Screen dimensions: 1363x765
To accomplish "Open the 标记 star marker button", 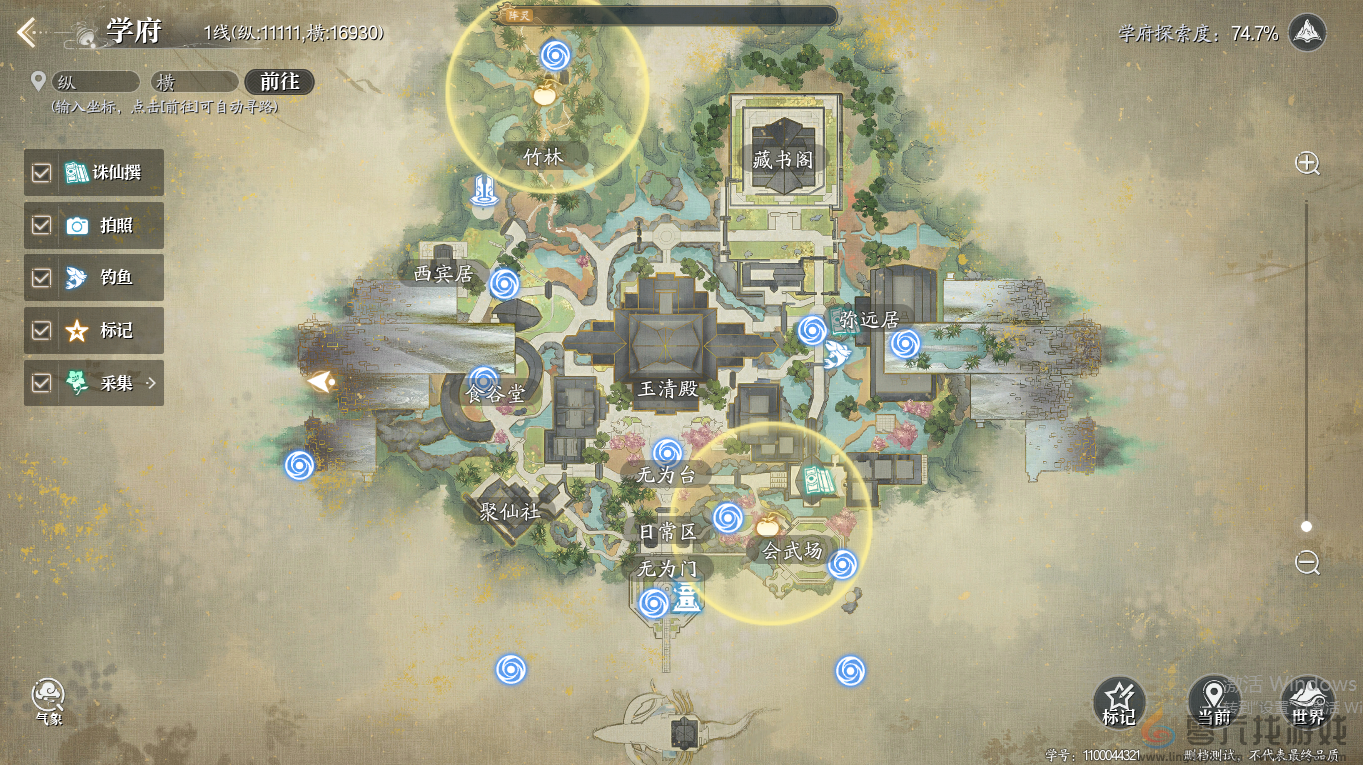I will click(1119, 701).
